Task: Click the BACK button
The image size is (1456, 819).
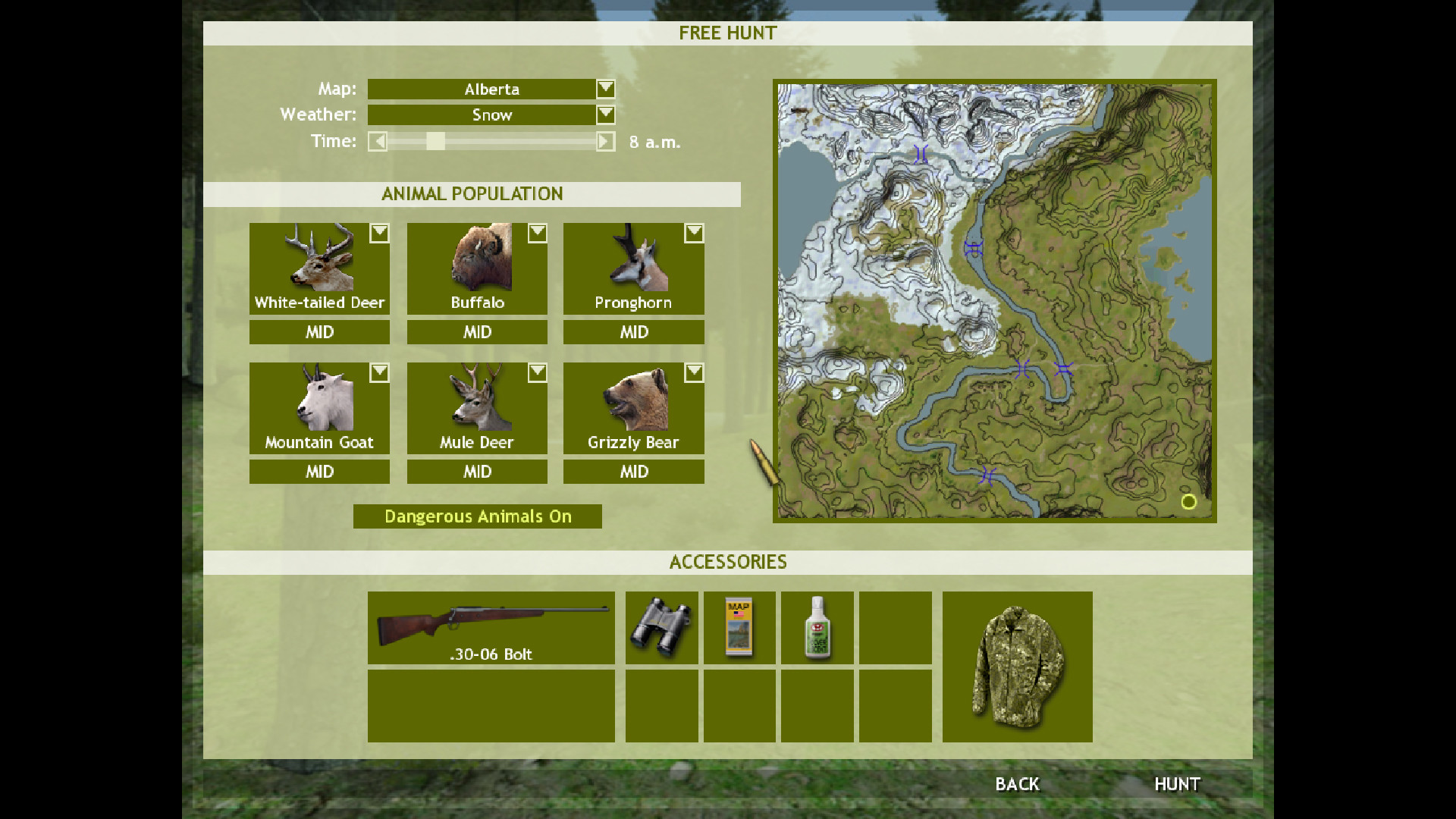Action: 1017,784
